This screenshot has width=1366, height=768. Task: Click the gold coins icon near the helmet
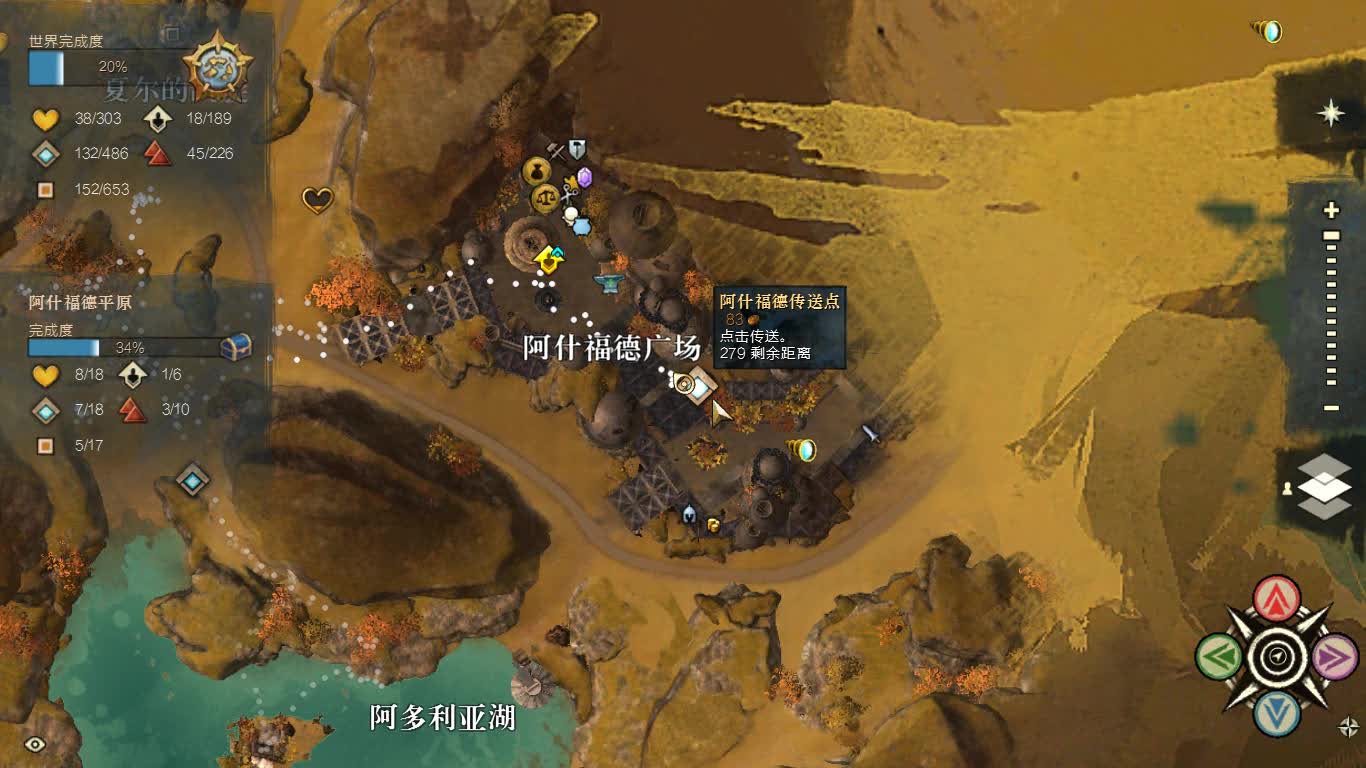pyautogui.click(x=713, y=525)
